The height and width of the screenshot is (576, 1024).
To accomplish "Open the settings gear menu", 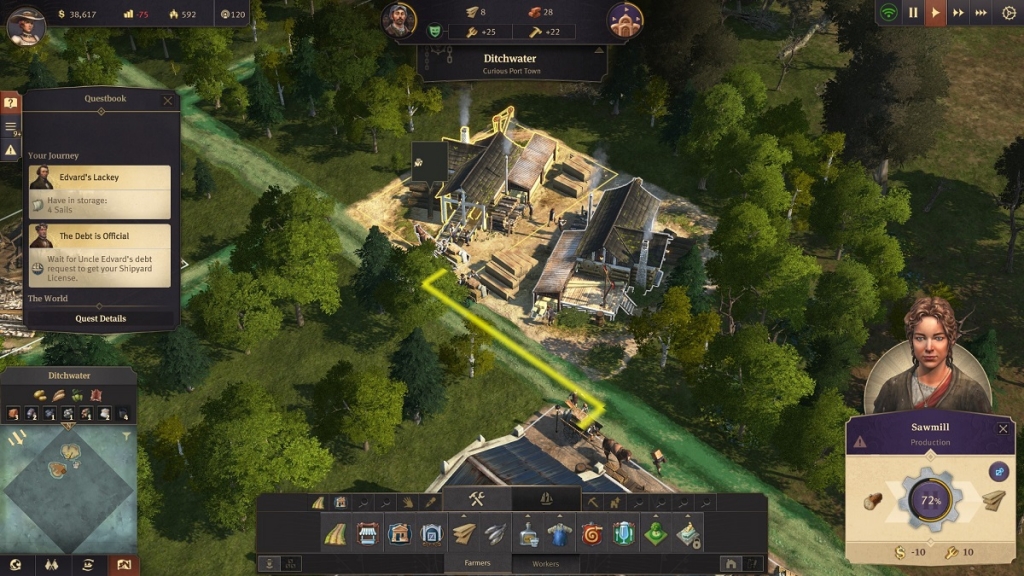I will [x=1008, y=13].
